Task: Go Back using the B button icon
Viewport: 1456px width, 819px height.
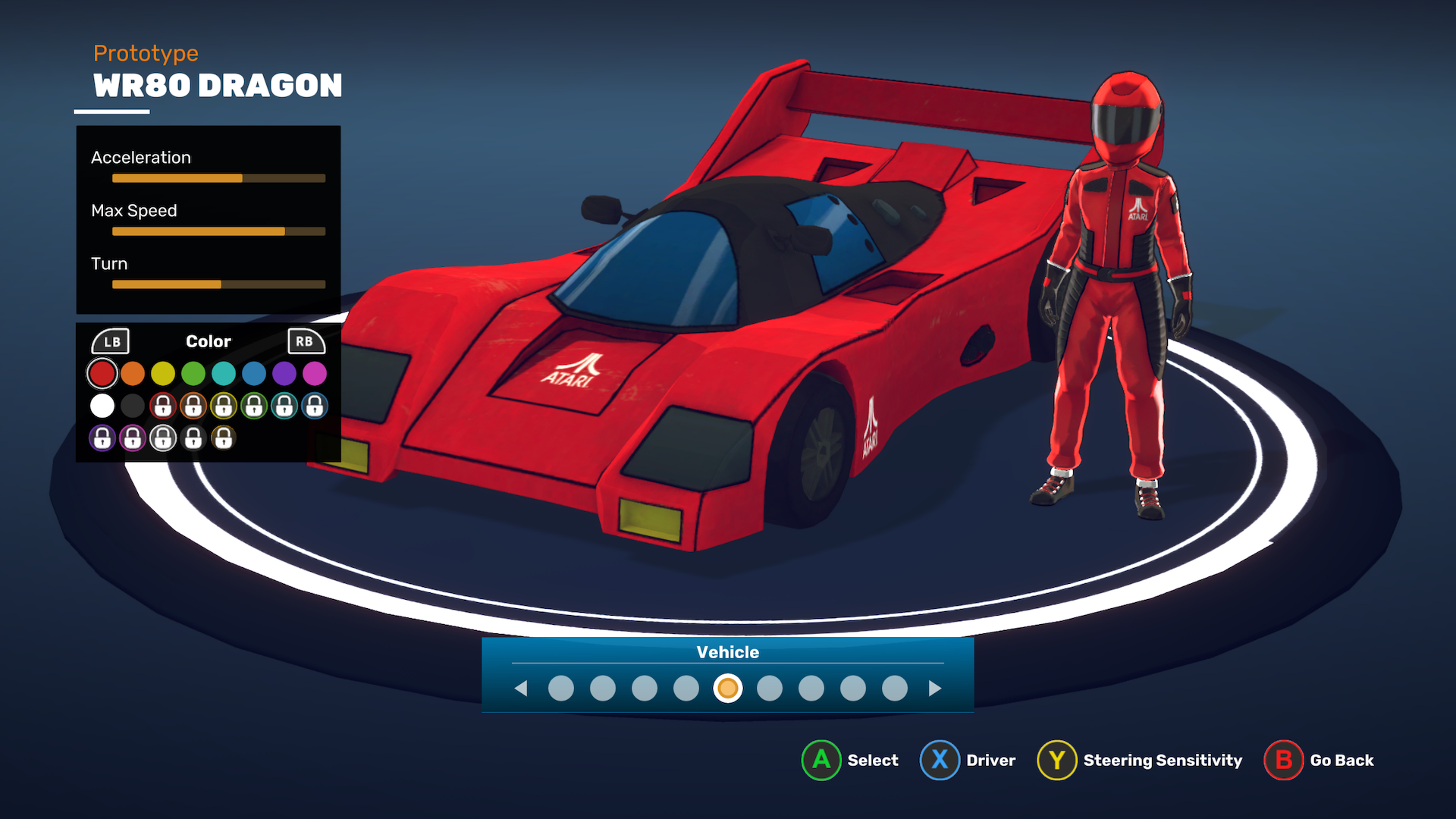Action: point(1283,760)
